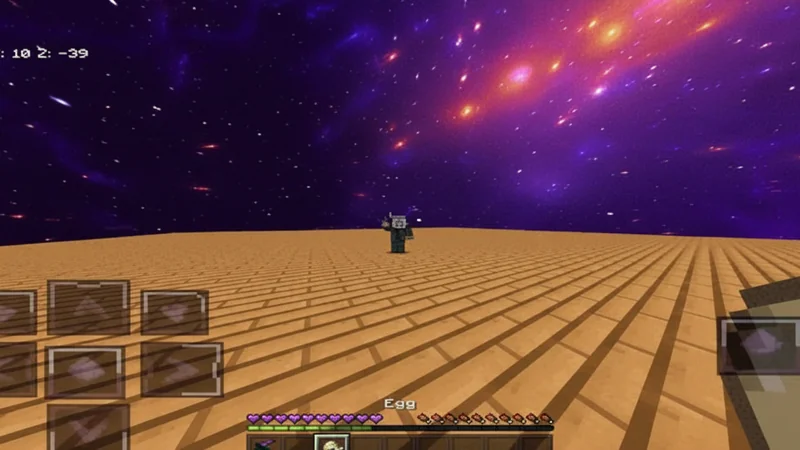
Task: Tap the strafe left arrow on the D-pad
Action: click(x=14, y=368)
